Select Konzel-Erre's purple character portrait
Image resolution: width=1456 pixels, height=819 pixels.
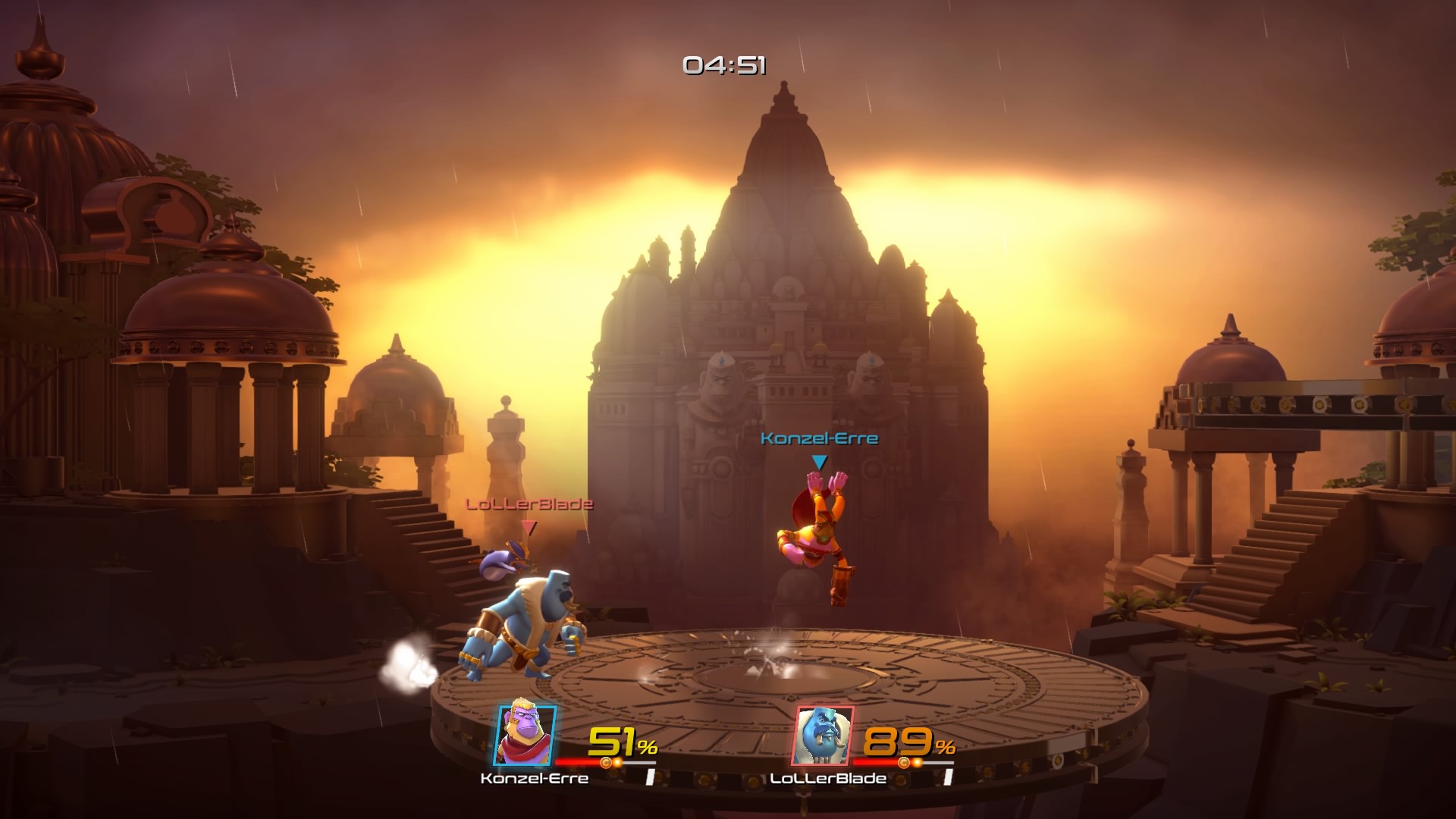[526, 735]
